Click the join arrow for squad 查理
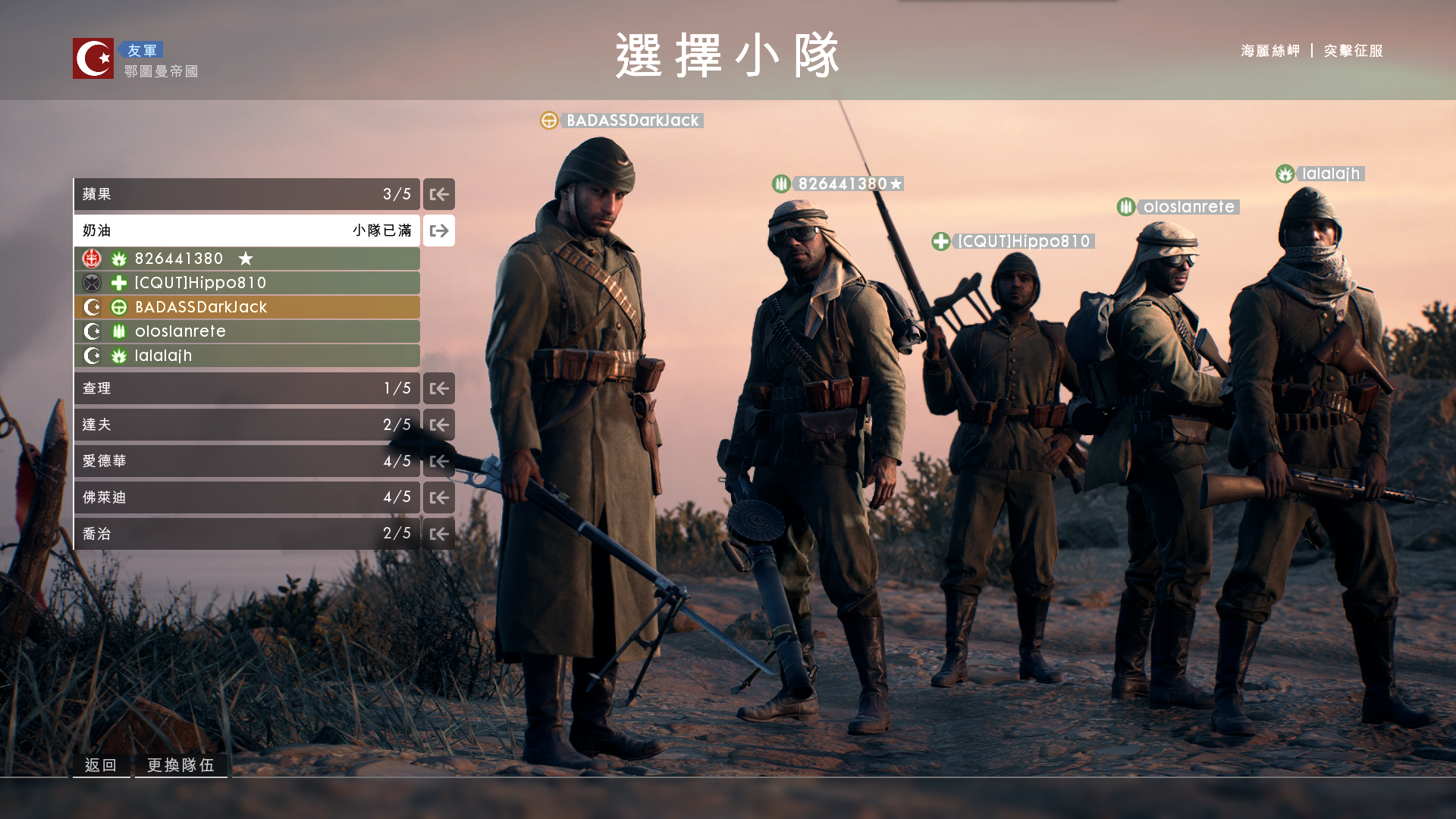This screenshot has width=1456, height=819. pos(438,388)
